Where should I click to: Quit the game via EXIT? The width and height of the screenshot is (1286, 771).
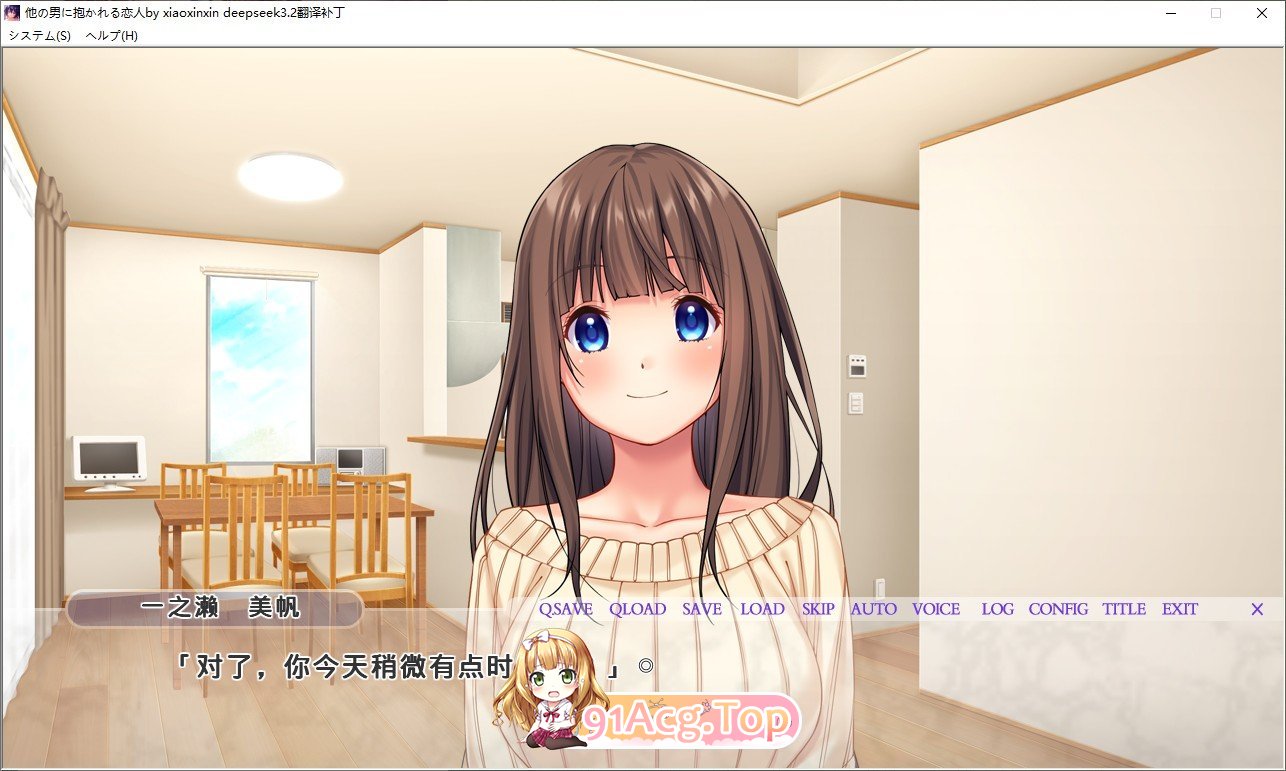point(1179,609)
